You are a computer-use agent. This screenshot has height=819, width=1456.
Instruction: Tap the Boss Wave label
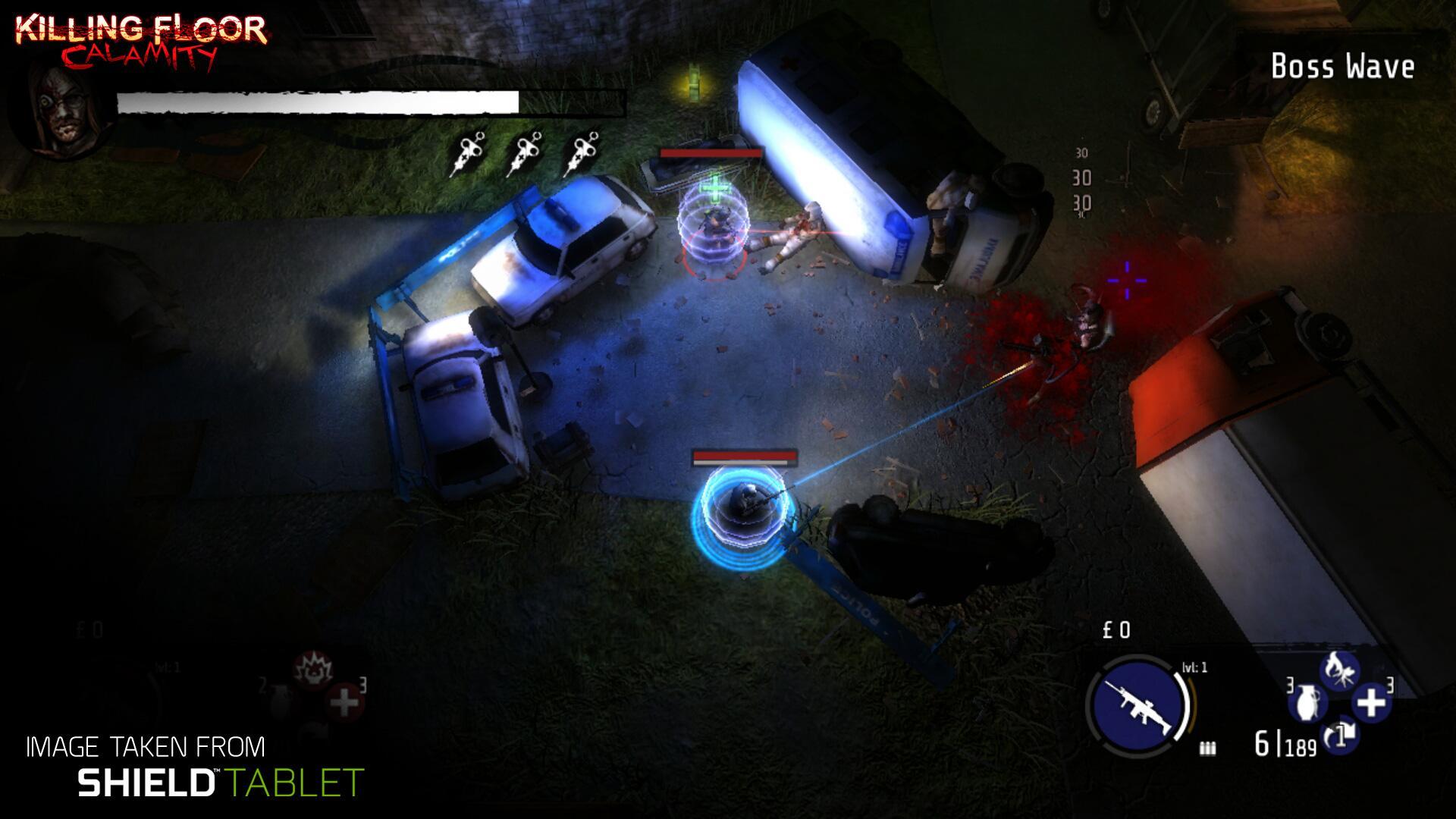[1344, 67]
